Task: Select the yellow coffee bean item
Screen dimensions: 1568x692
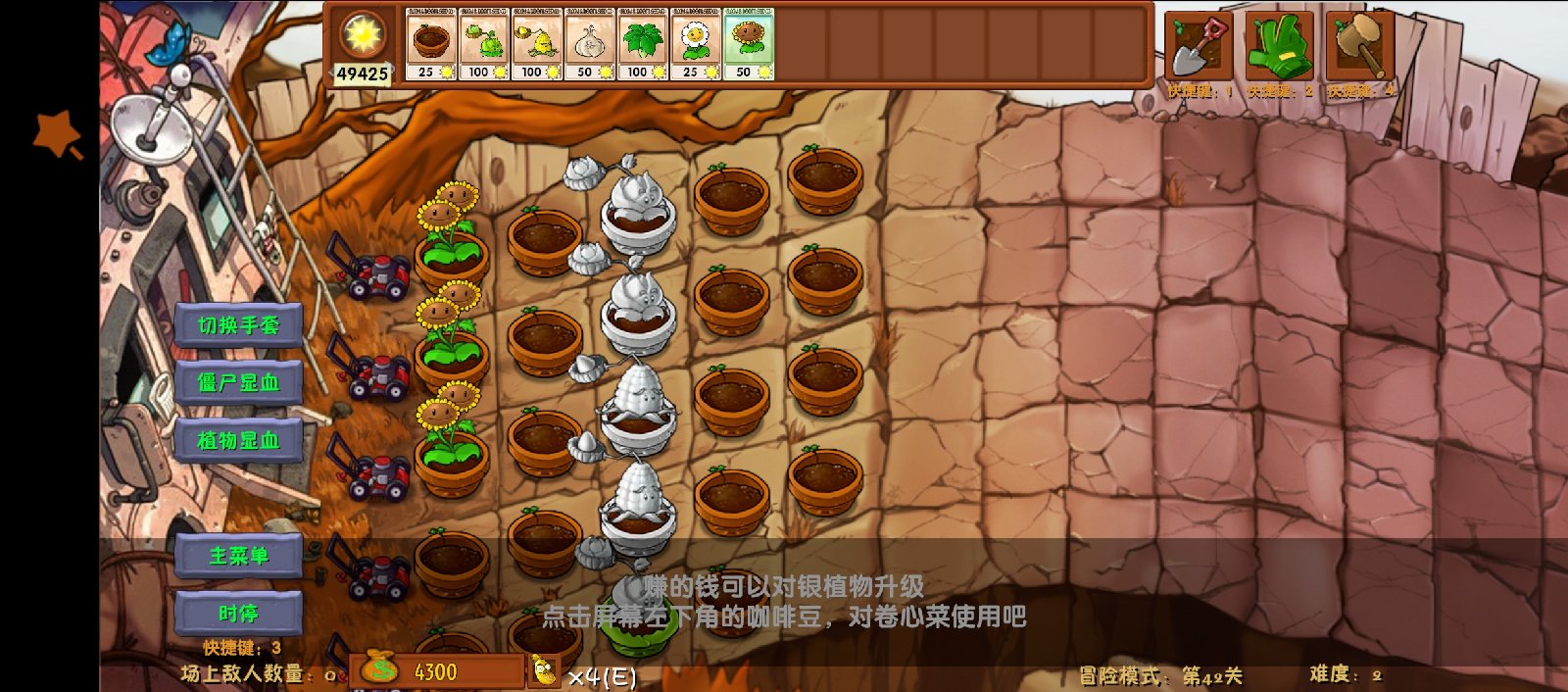Action: click(x=545, y=671)
